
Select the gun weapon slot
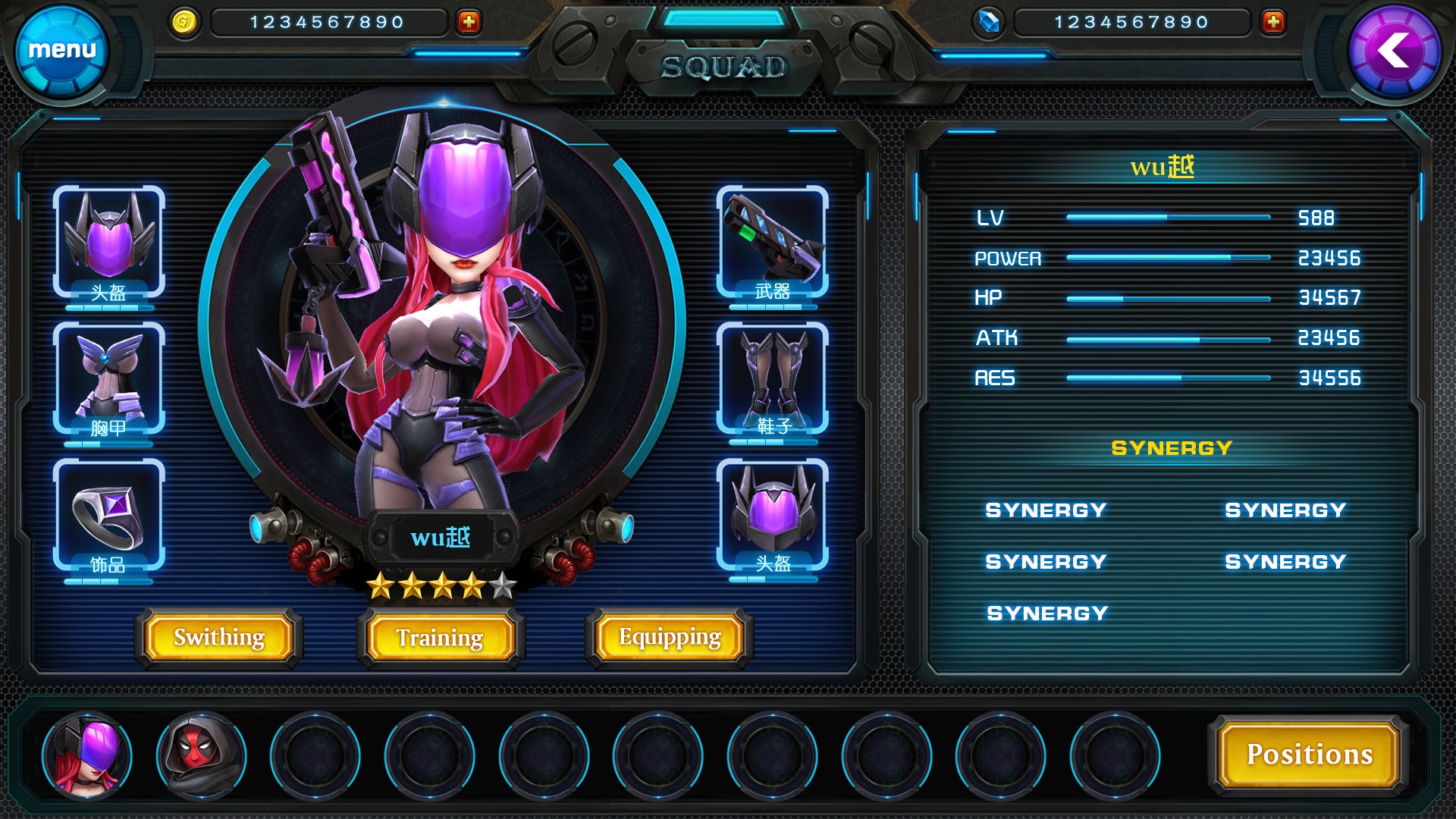[x=772, y=243]
